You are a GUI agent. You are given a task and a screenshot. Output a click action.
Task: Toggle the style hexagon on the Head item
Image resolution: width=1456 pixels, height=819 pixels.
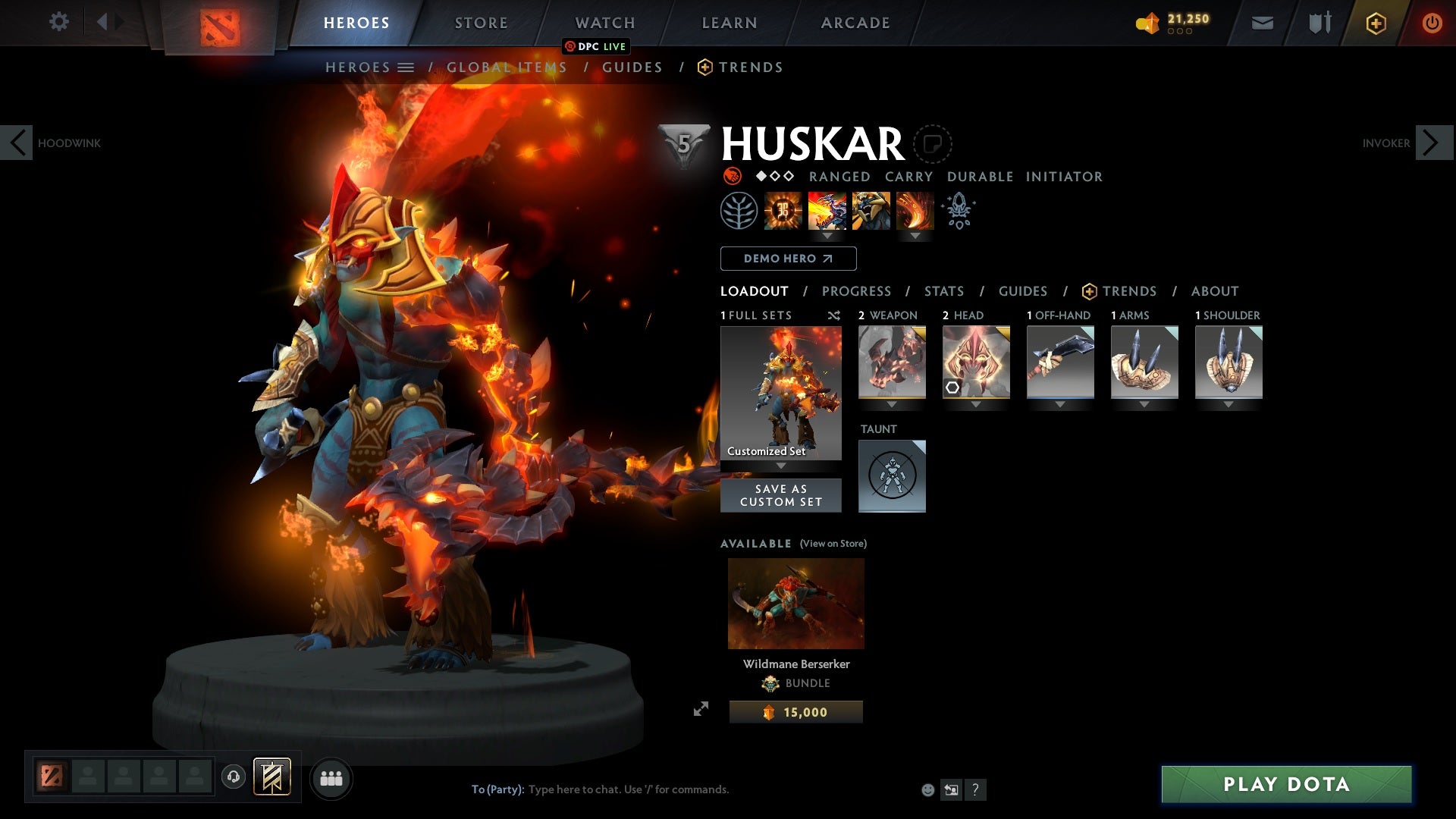click(x=952, y=387)
